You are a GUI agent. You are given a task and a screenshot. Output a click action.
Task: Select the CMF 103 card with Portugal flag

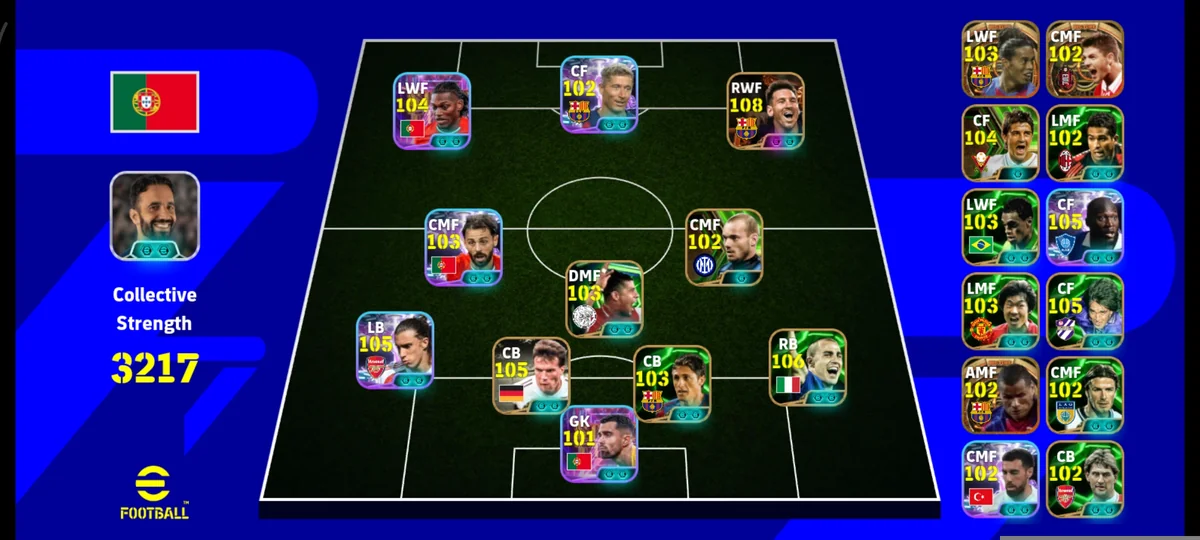pos(464,248)
